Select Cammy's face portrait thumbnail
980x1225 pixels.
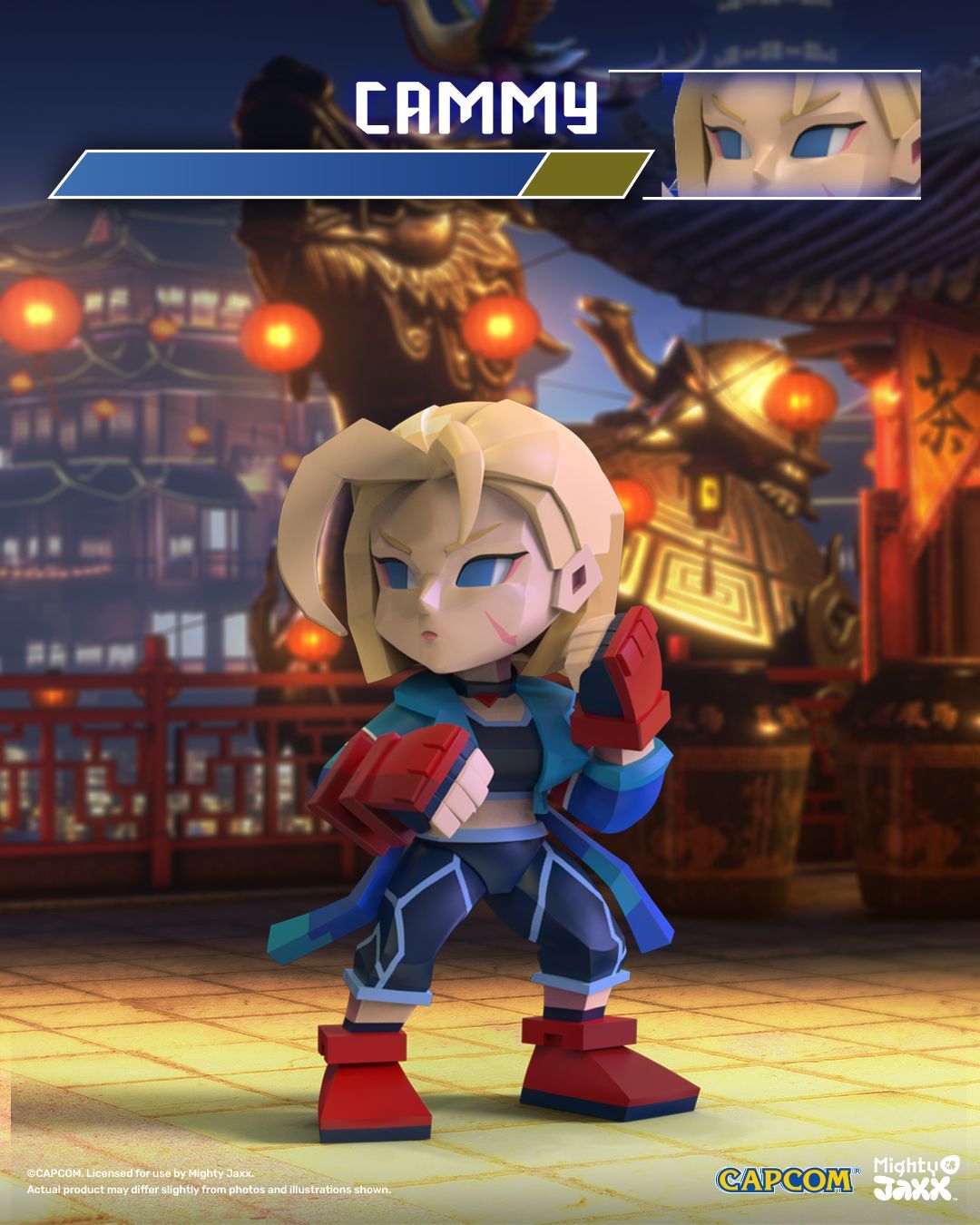(x=797, y=135)
